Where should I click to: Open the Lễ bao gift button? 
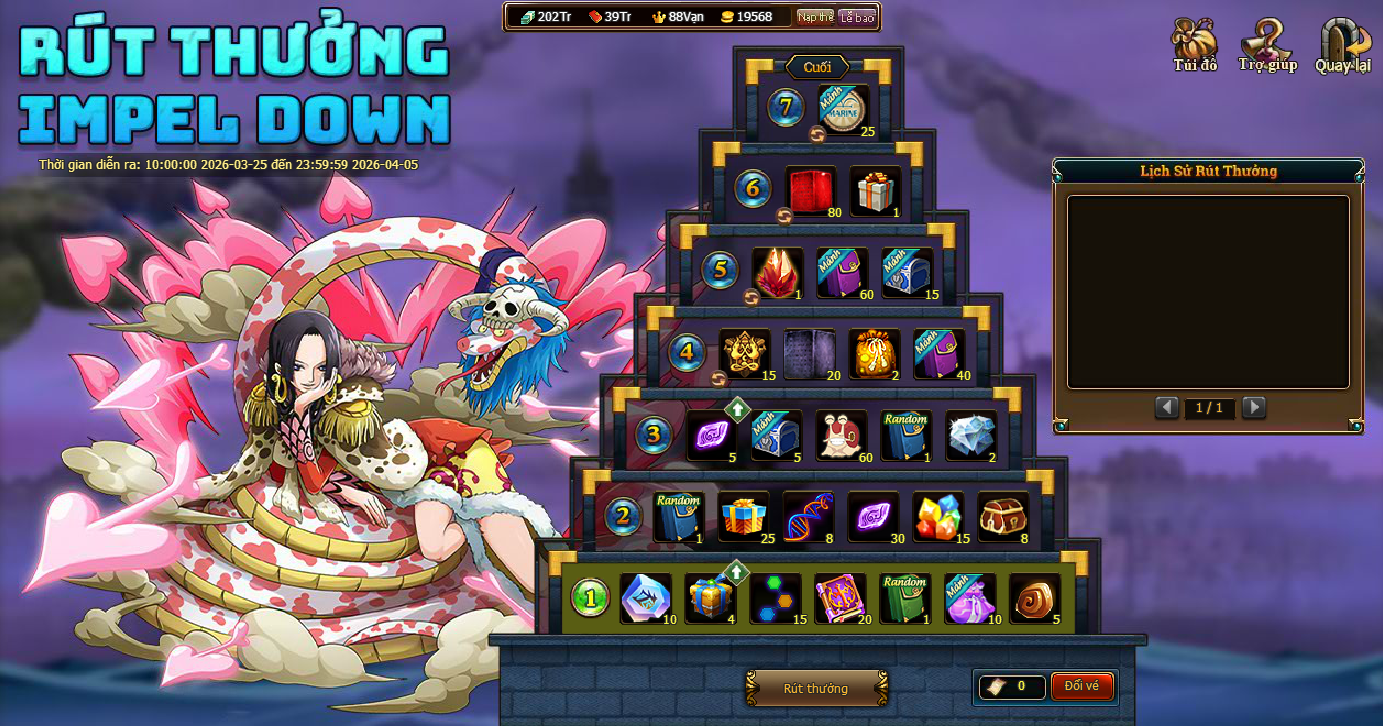[x=857, y=17]
